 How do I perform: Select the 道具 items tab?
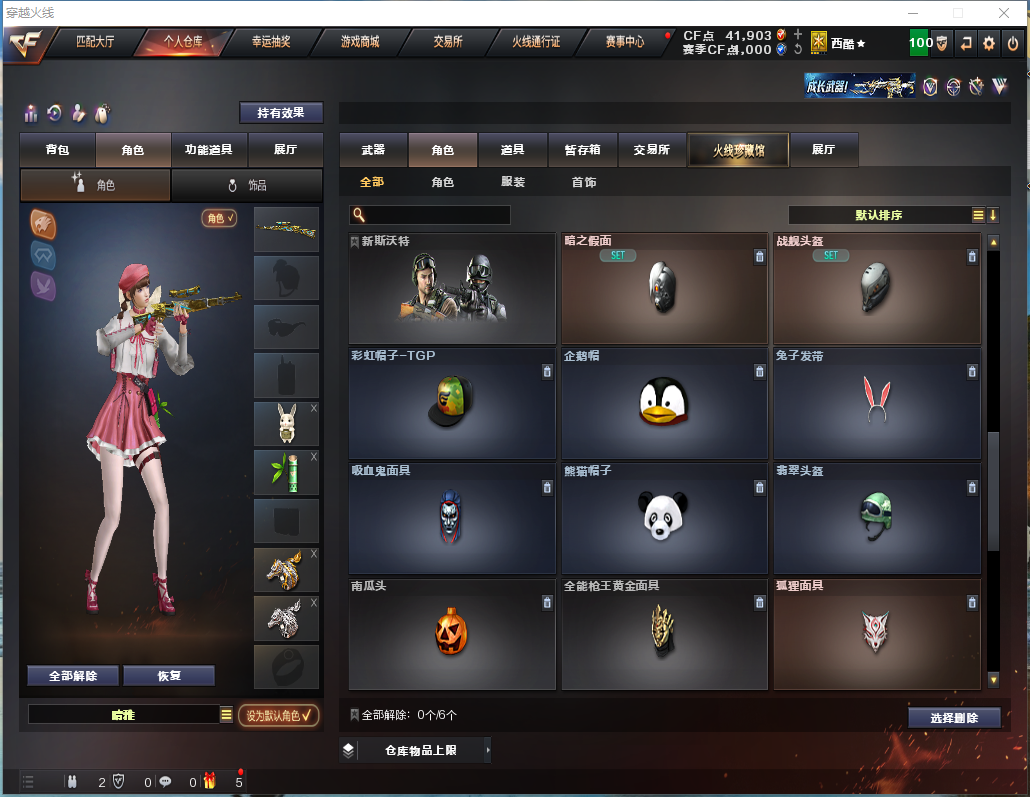513,150
